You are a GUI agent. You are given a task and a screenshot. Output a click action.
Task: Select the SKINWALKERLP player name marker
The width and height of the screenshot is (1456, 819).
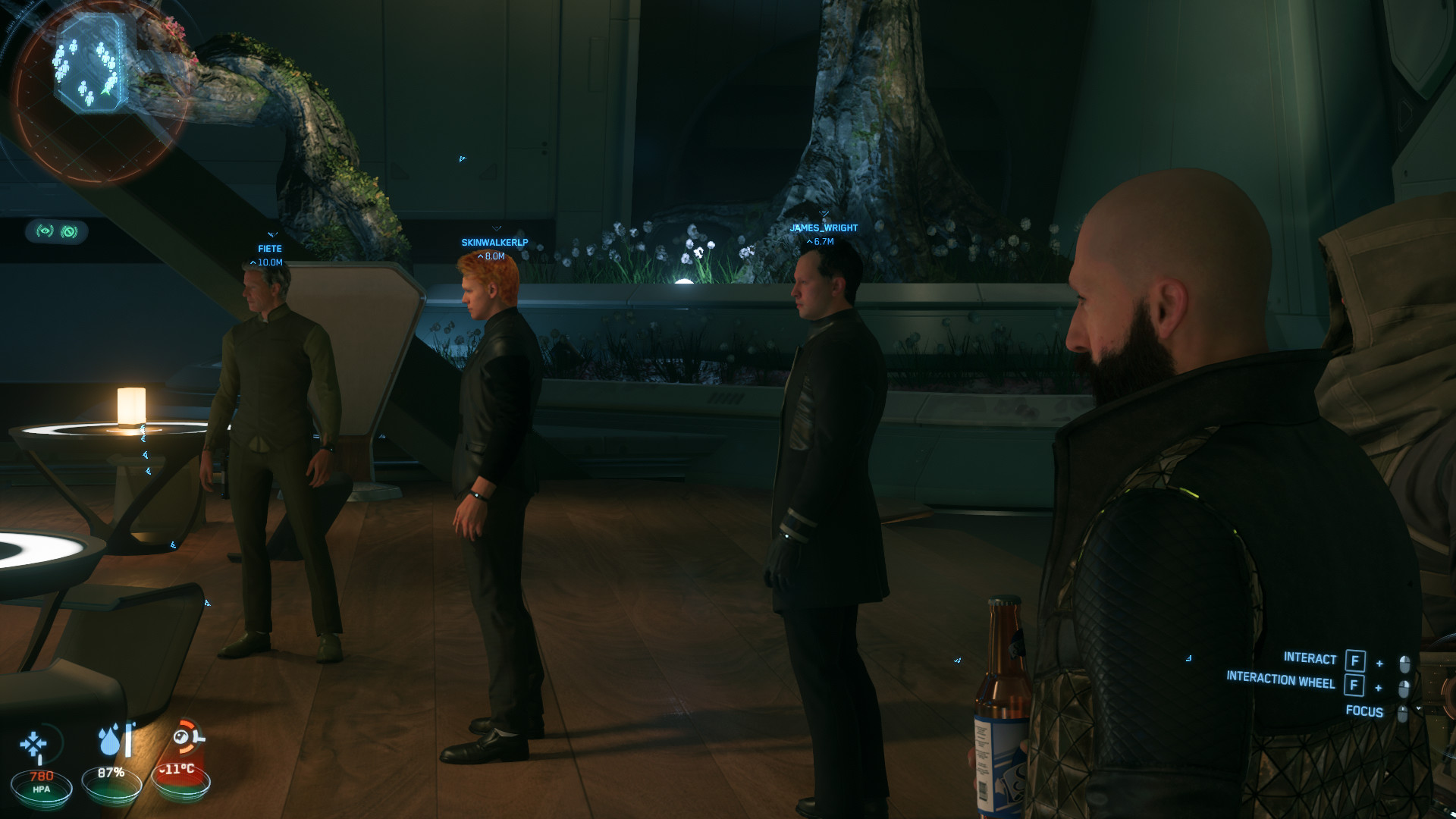point(494,243)
